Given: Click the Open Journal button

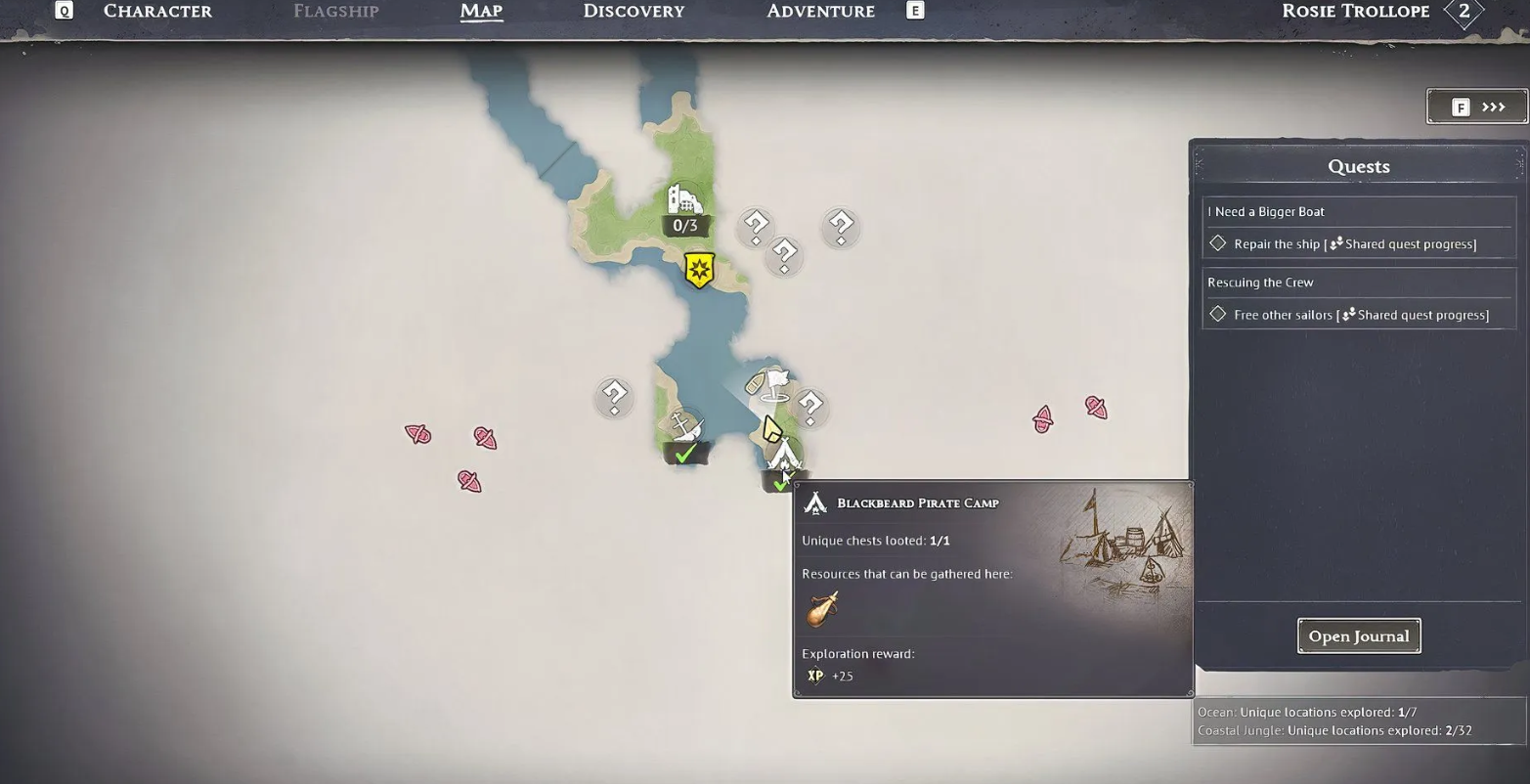Looking at the screenshot, I should coord(1358,635).
